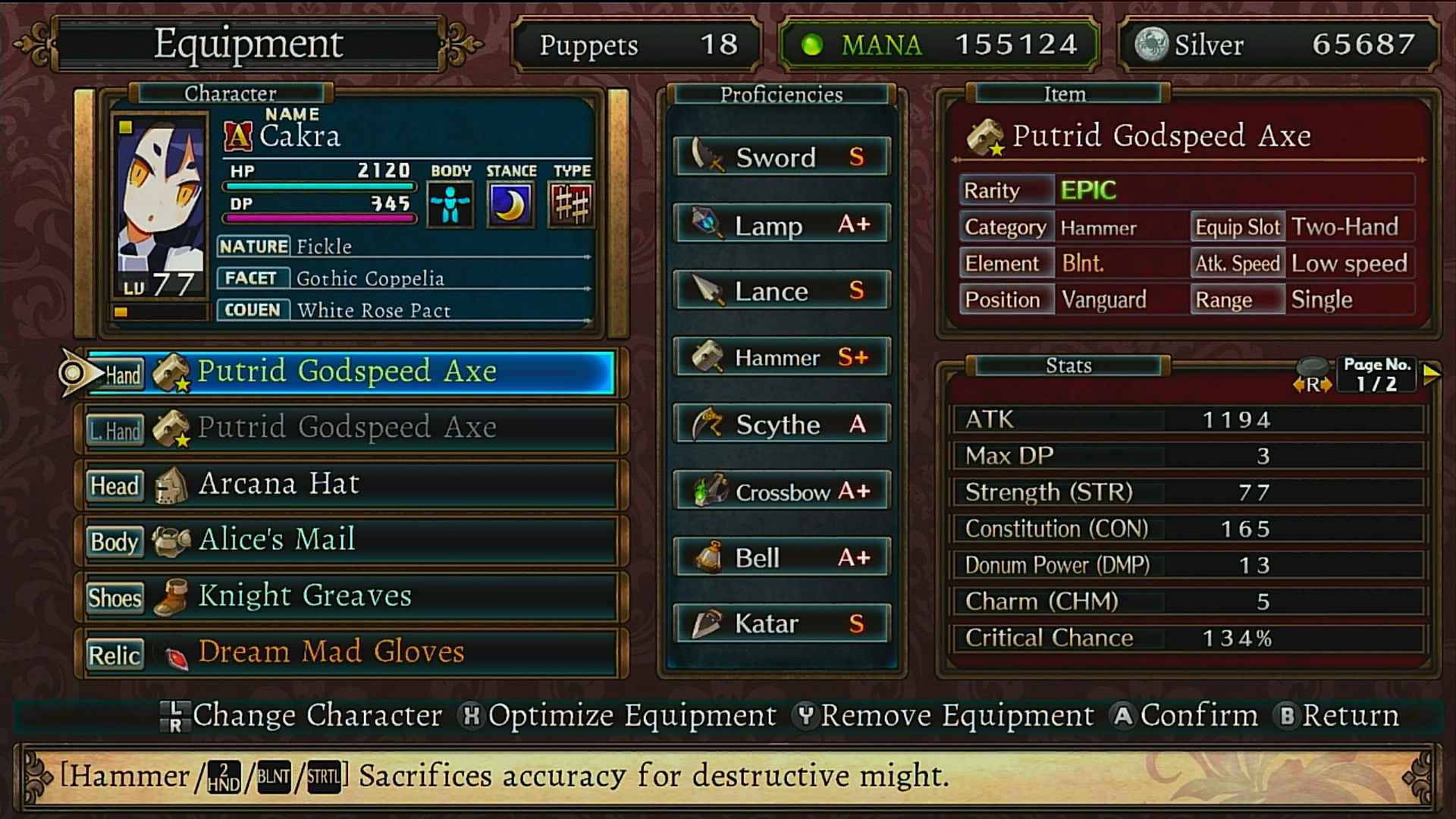
Task: Go to next stats page arrow
Action: coord(1431,373)
